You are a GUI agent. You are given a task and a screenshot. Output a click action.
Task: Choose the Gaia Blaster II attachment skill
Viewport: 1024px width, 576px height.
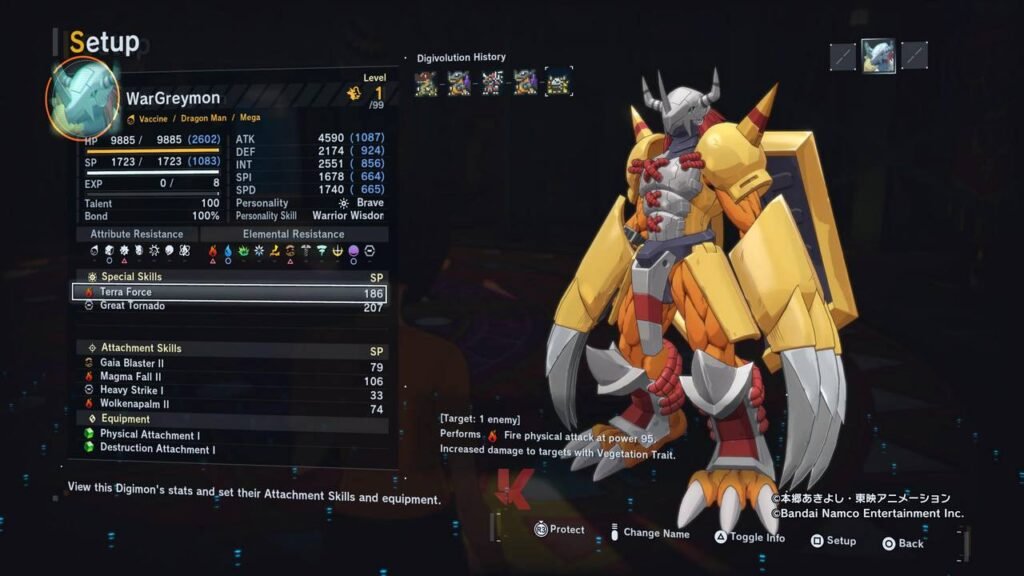point(228,367)
